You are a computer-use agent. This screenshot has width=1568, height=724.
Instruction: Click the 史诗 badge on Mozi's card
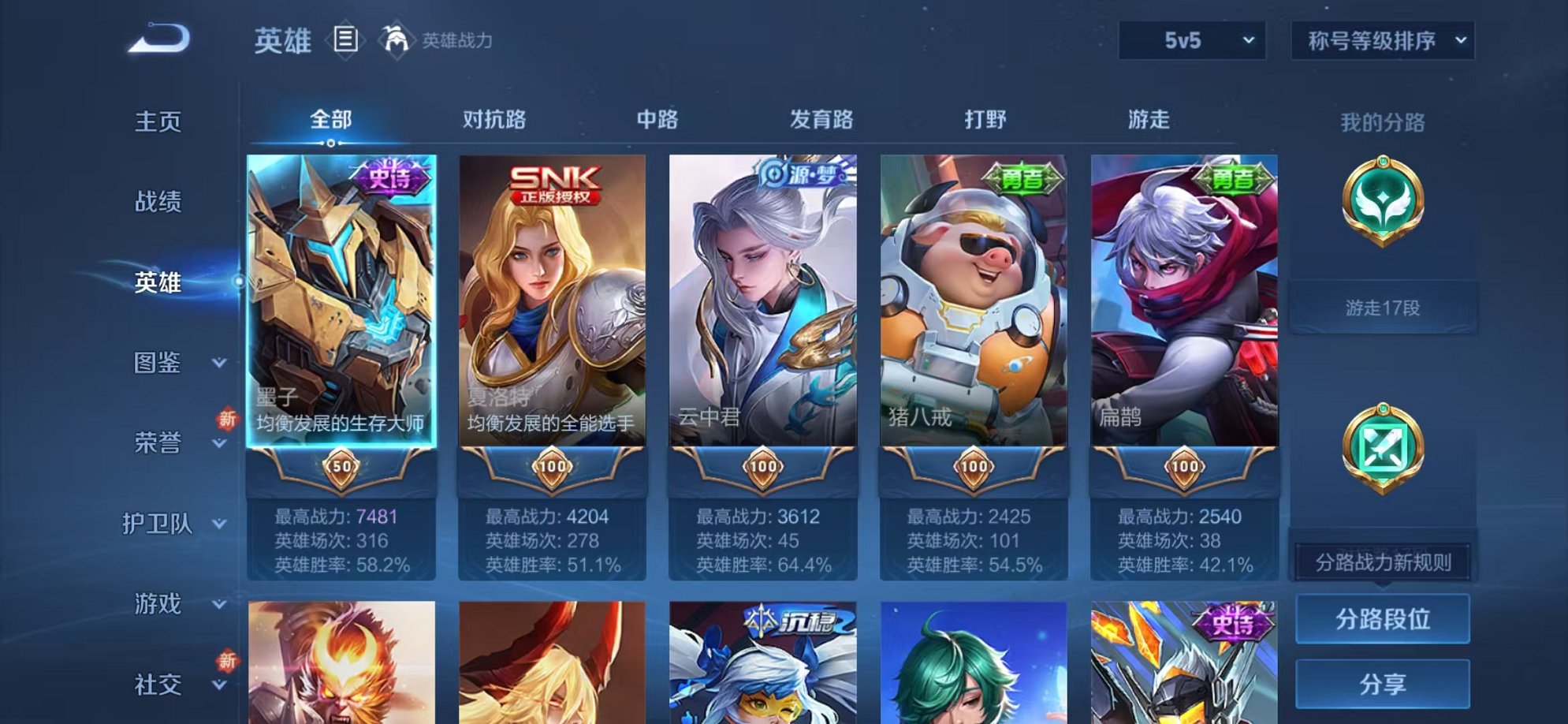[389, 175]
